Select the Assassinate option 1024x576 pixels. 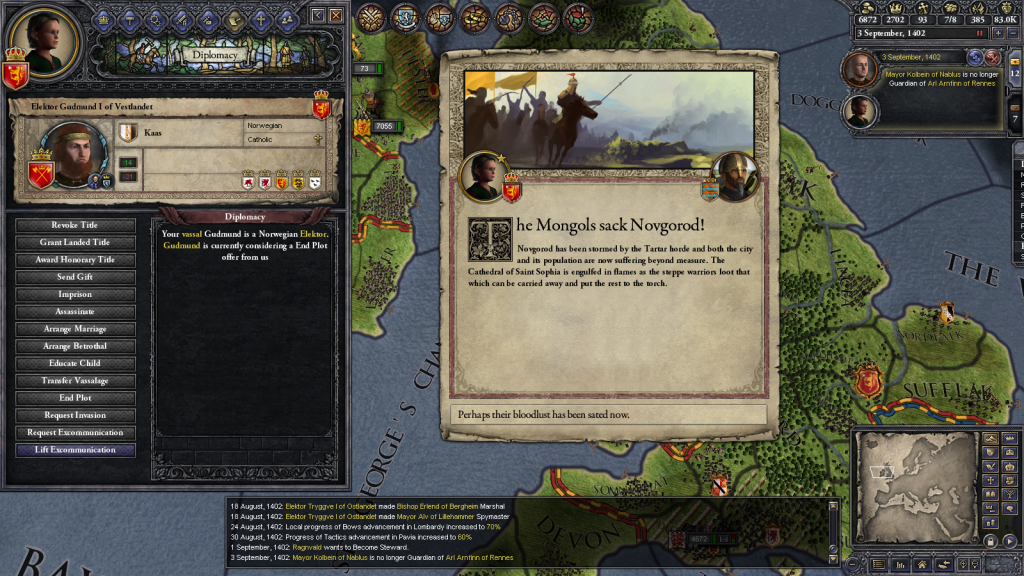(x=75, y=311)
